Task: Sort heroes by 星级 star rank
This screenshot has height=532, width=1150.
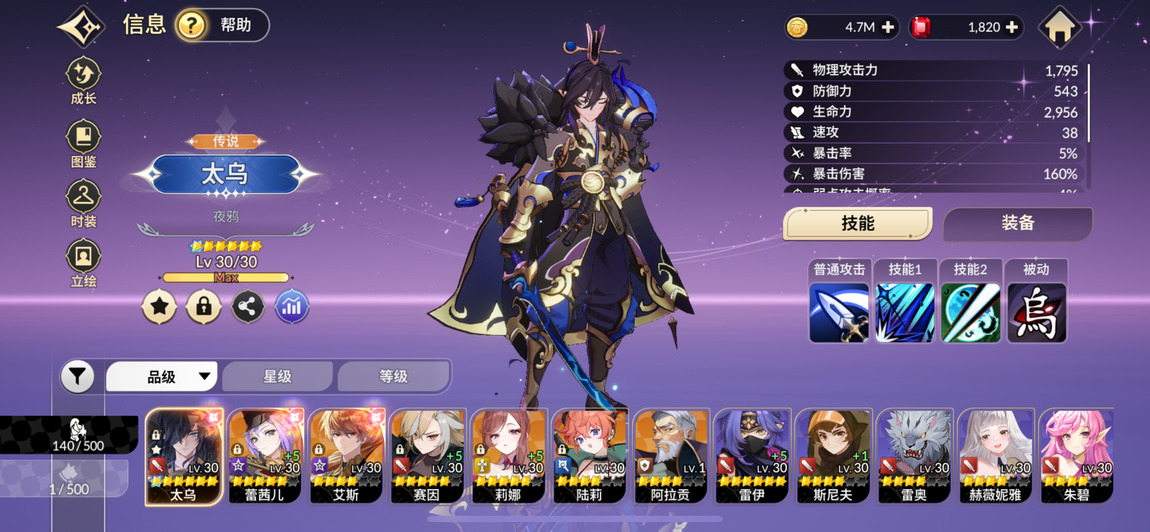Action: point(277,377)
